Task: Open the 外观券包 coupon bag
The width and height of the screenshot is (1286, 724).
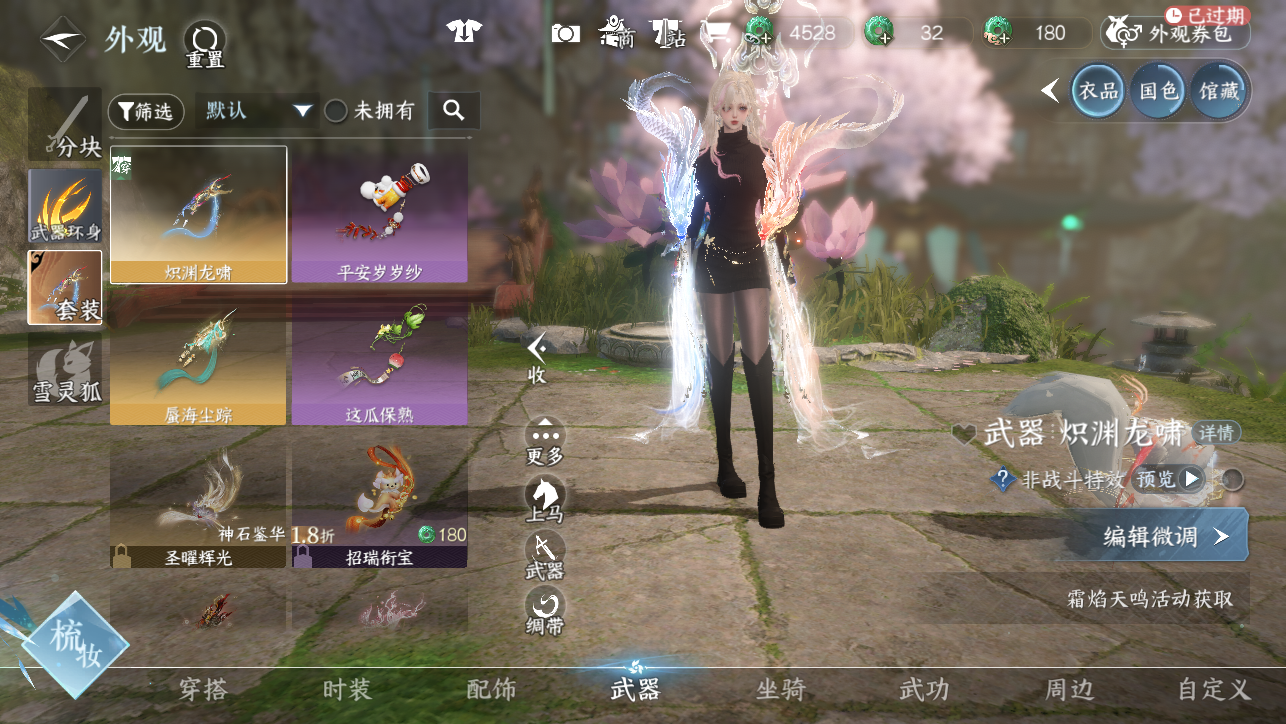Action: 1177,34
